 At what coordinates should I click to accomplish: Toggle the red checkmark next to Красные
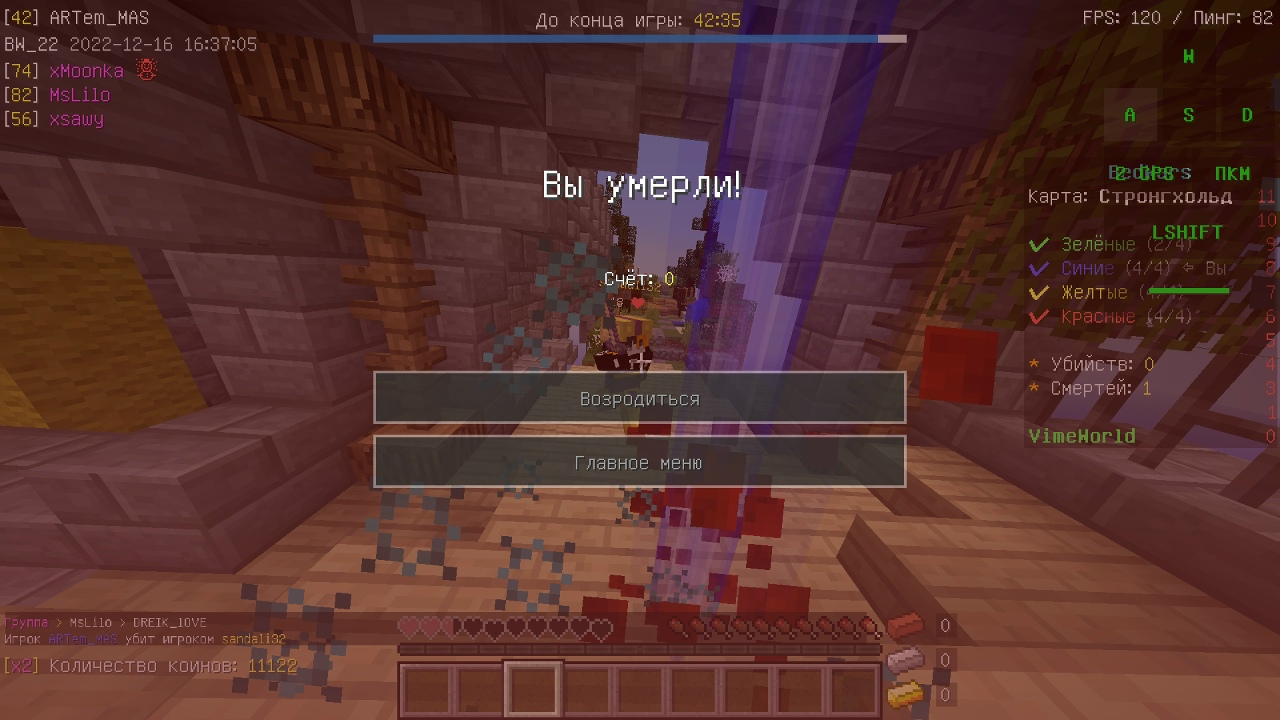(x=1037, y=316)
